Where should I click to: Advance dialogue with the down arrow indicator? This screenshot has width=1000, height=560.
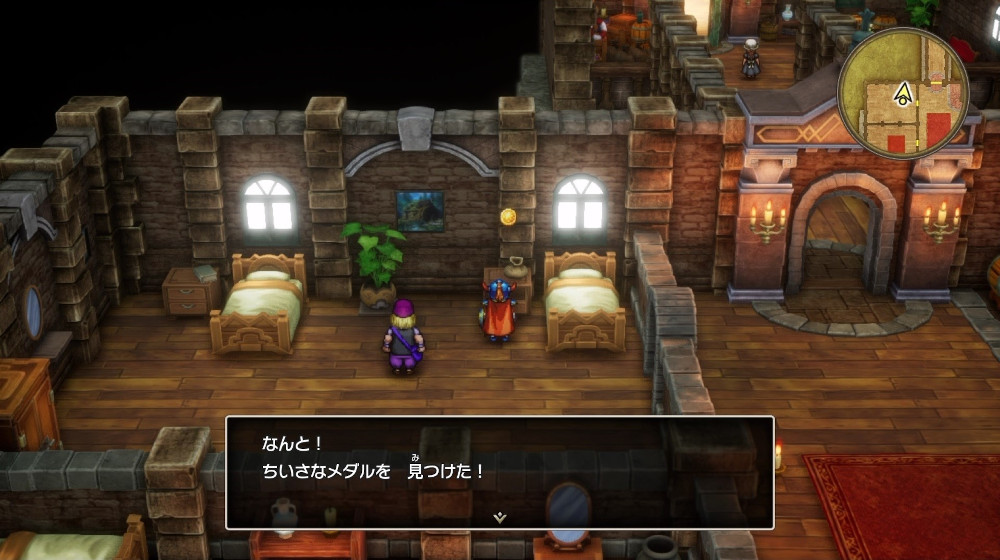coord(500,517)
